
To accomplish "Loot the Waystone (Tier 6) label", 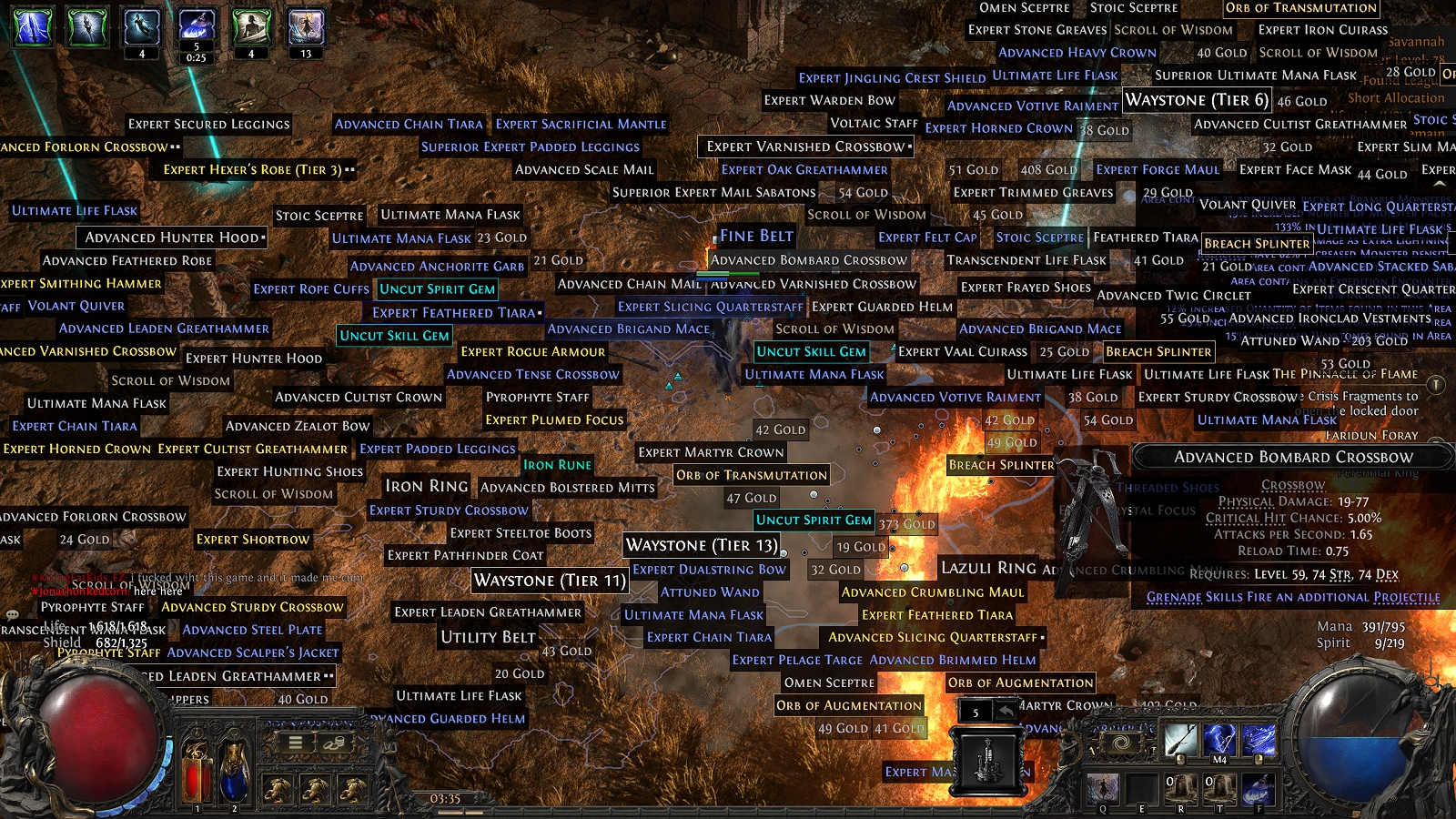I will (x=1197, y=100).
